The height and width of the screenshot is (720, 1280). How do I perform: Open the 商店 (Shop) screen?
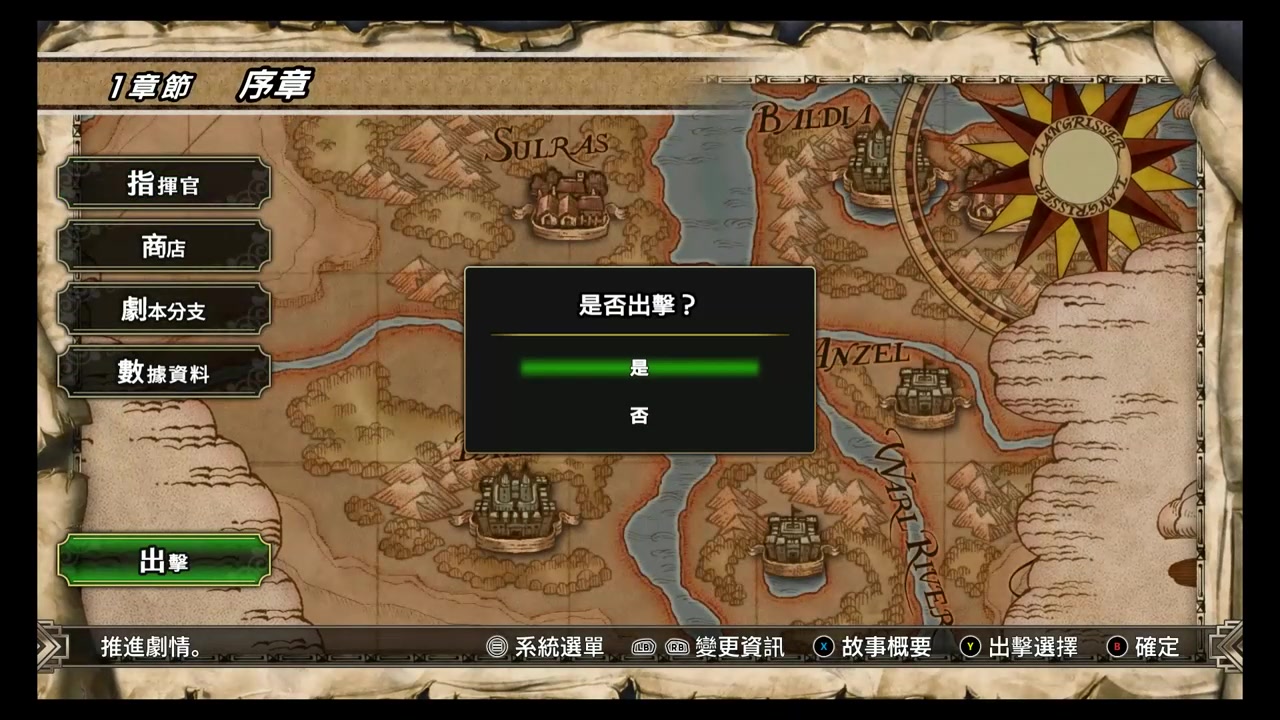(x=163, y=247)
